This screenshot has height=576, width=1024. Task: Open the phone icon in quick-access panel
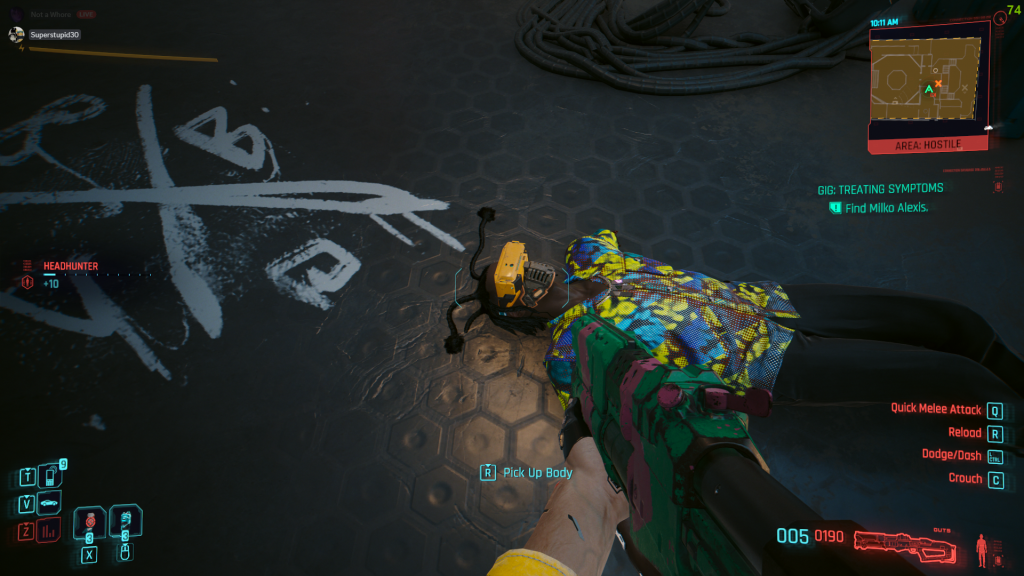[x=49, y=476]
